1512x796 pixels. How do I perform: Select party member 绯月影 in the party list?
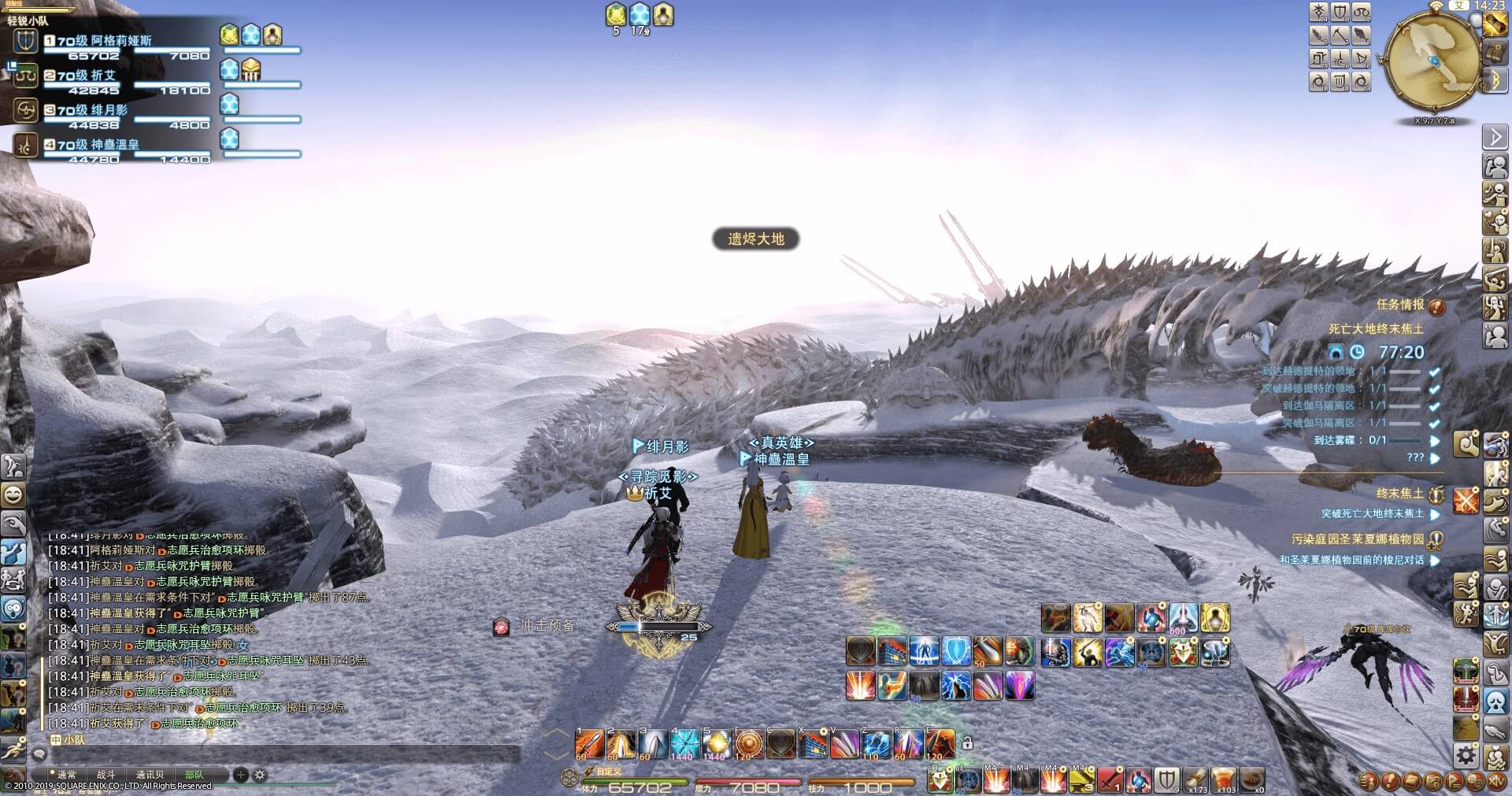109,110
